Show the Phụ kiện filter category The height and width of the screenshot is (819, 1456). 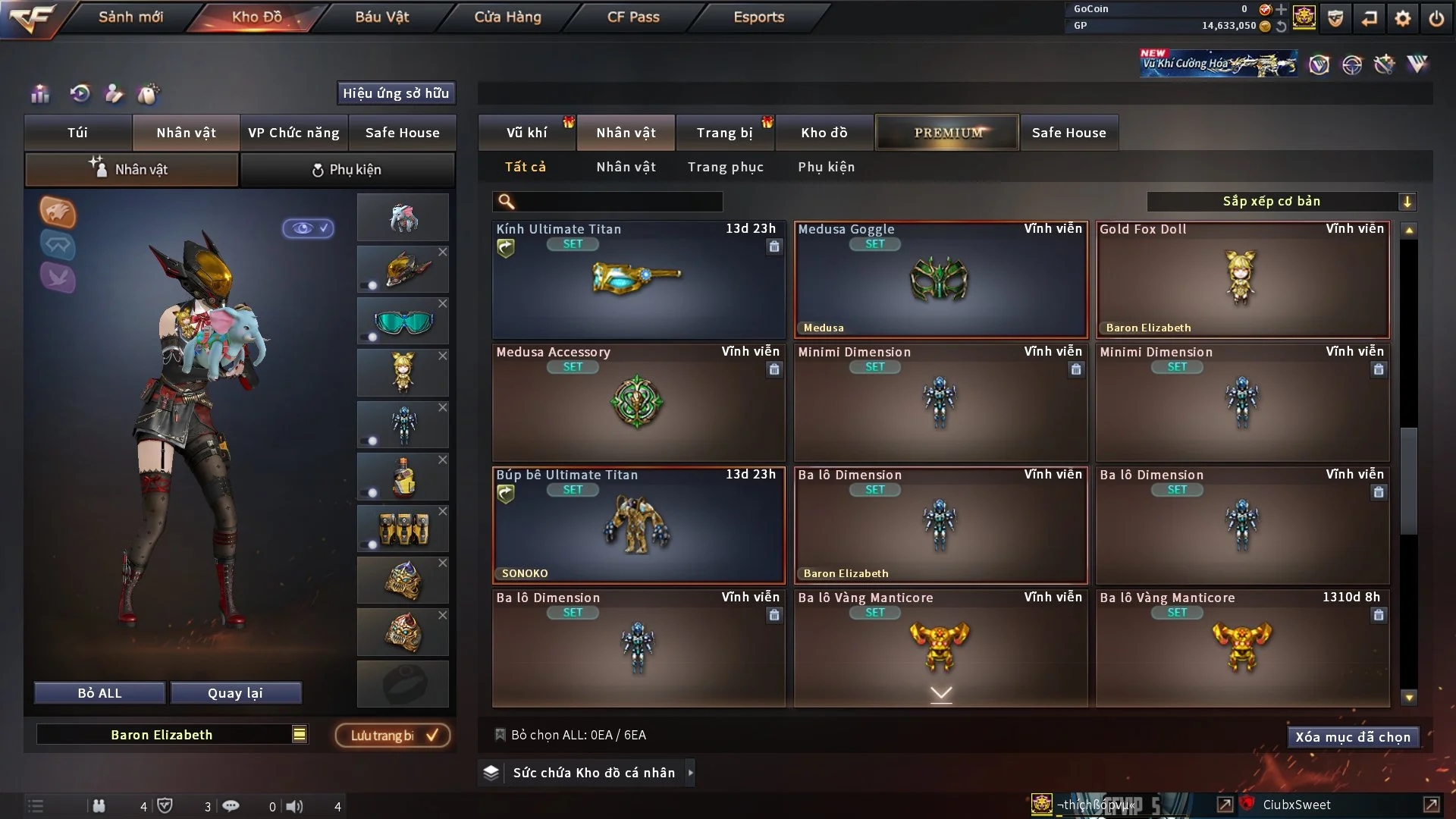826,167
